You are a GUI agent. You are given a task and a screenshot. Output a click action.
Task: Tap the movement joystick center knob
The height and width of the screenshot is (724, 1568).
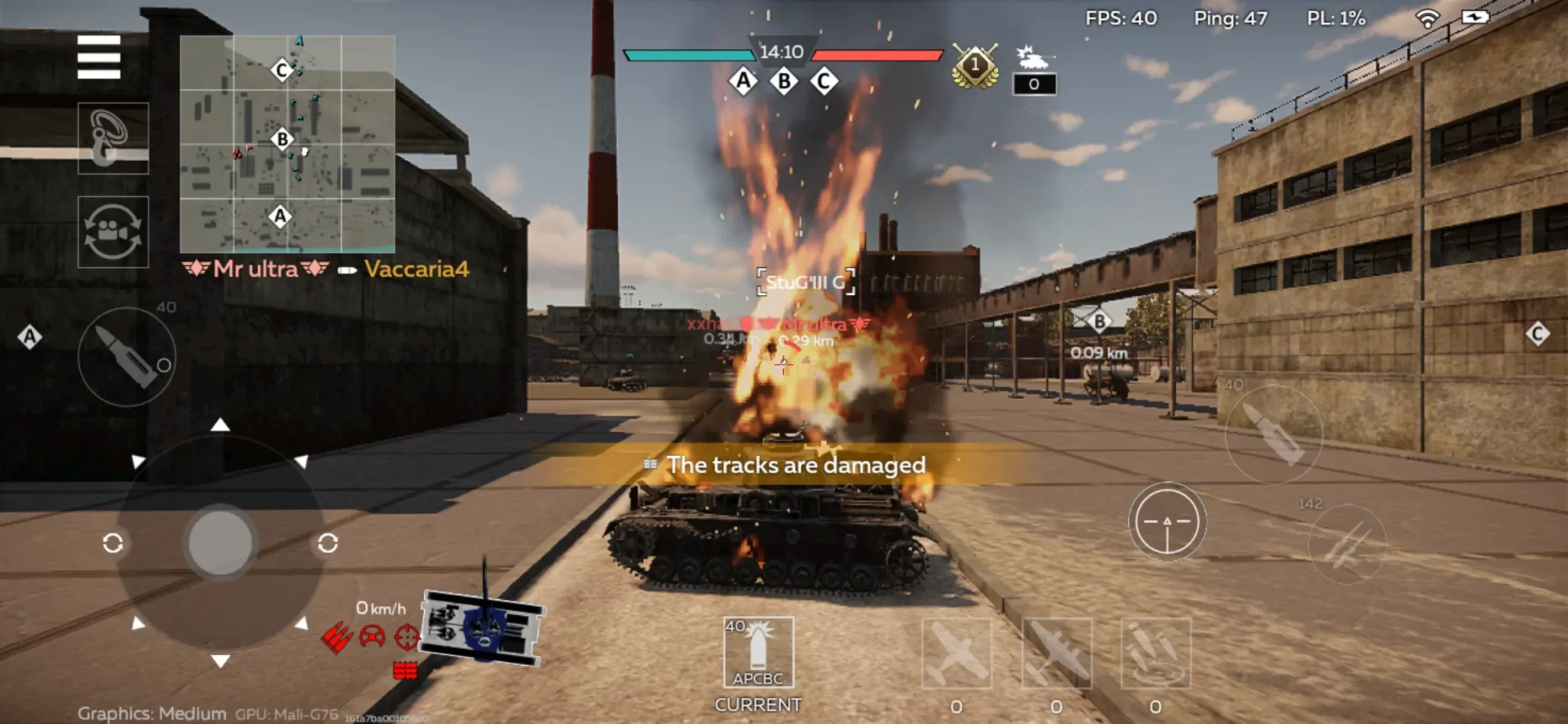(x=220, y=541)
